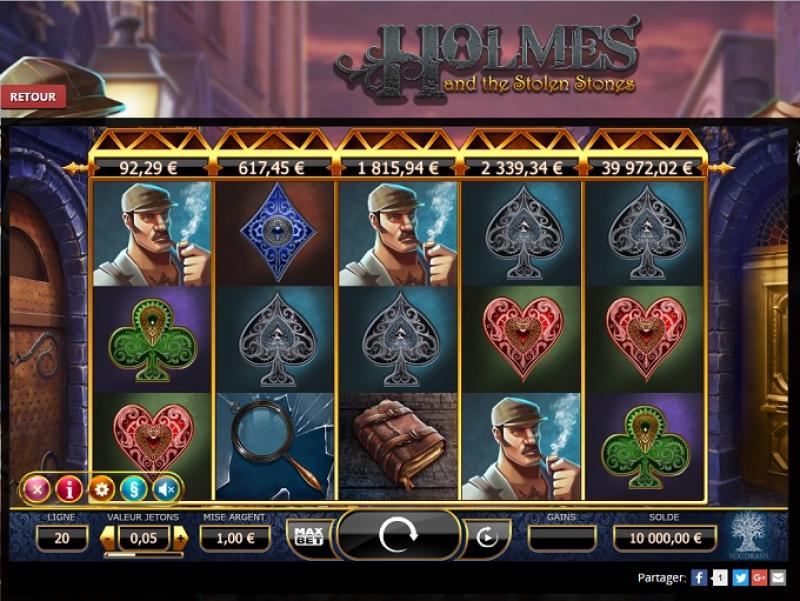Start autoplay with the small play button
The height and width of the screenshot is (601, 800).
pos(487,537)
